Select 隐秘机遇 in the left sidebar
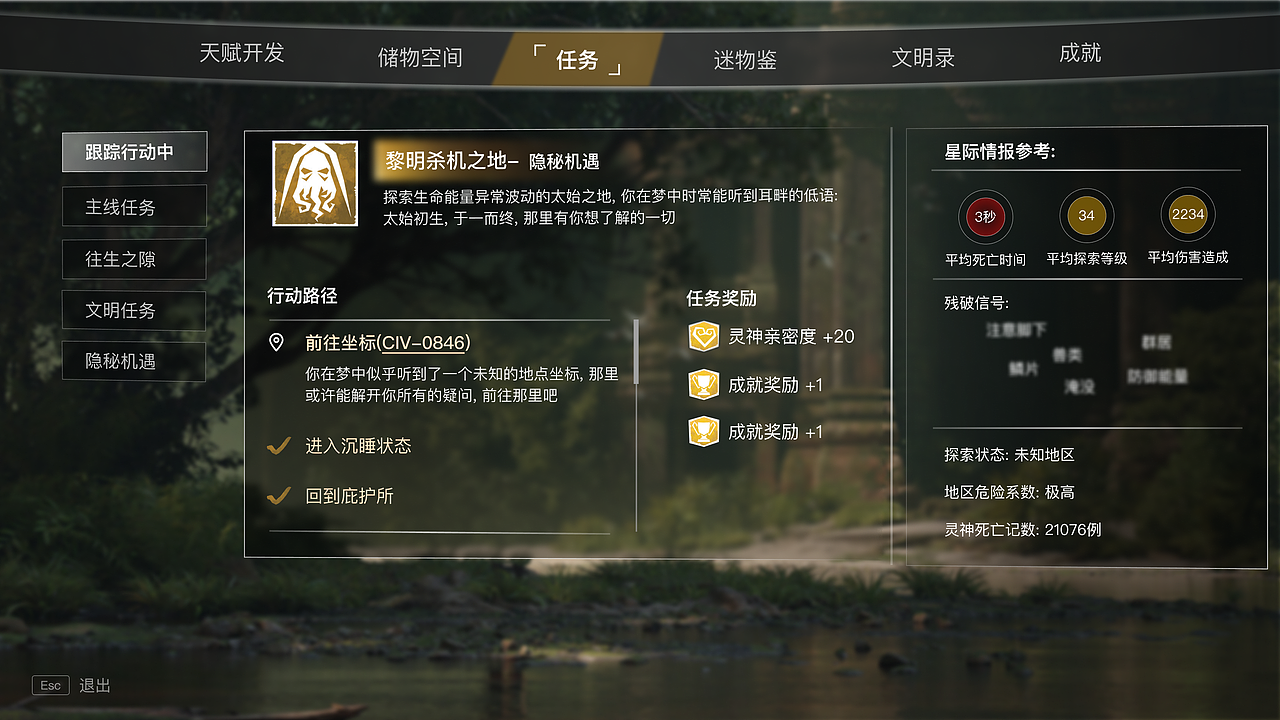The height and width of the screenshot is (720, 1280). click(133, 361)
